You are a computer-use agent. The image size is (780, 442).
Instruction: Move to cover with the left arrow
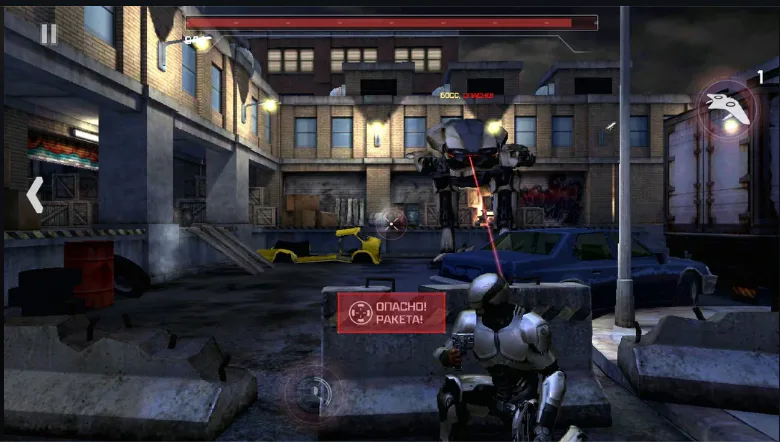(x=34, y=195)
